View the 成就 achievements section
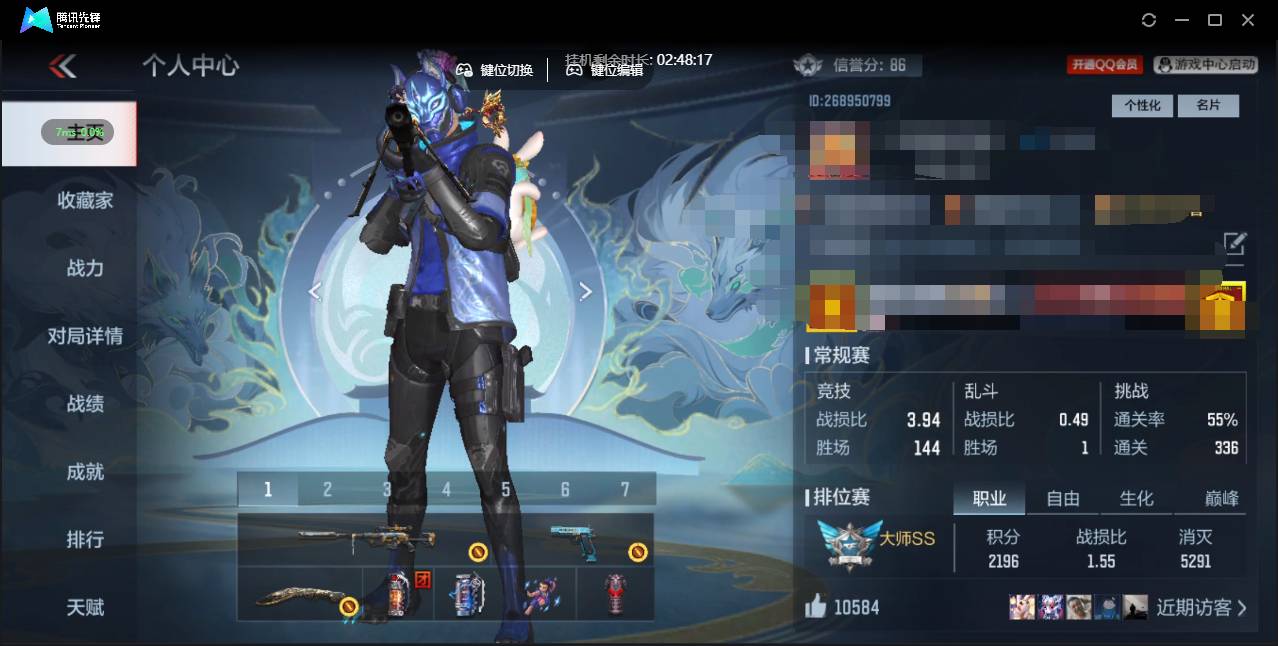The image size is (1278, 646). [x=85, y=471]
